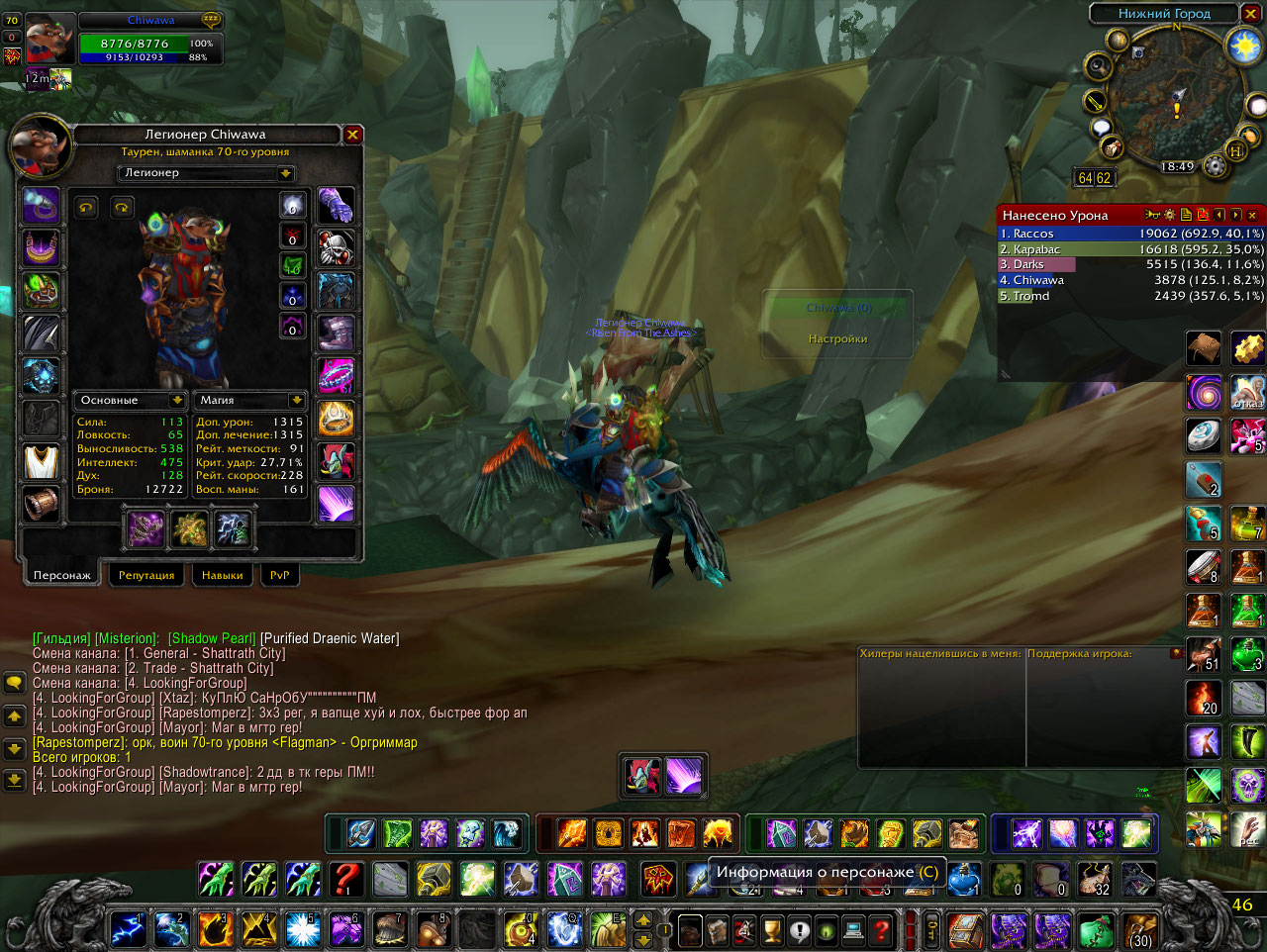Open the Легионер title dropdown

(285, 173)
